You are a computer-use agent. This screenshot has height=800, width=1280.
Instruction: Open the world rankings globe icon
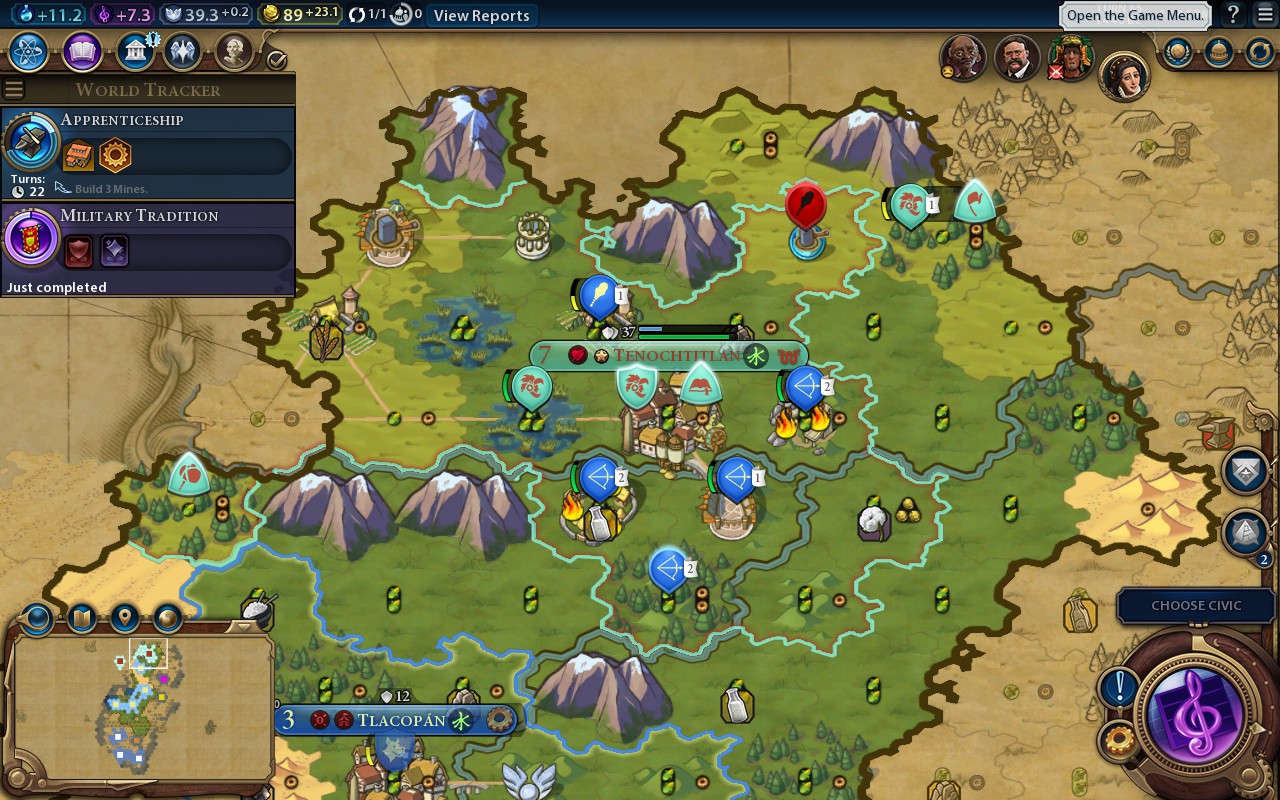tap(1177, 51)
